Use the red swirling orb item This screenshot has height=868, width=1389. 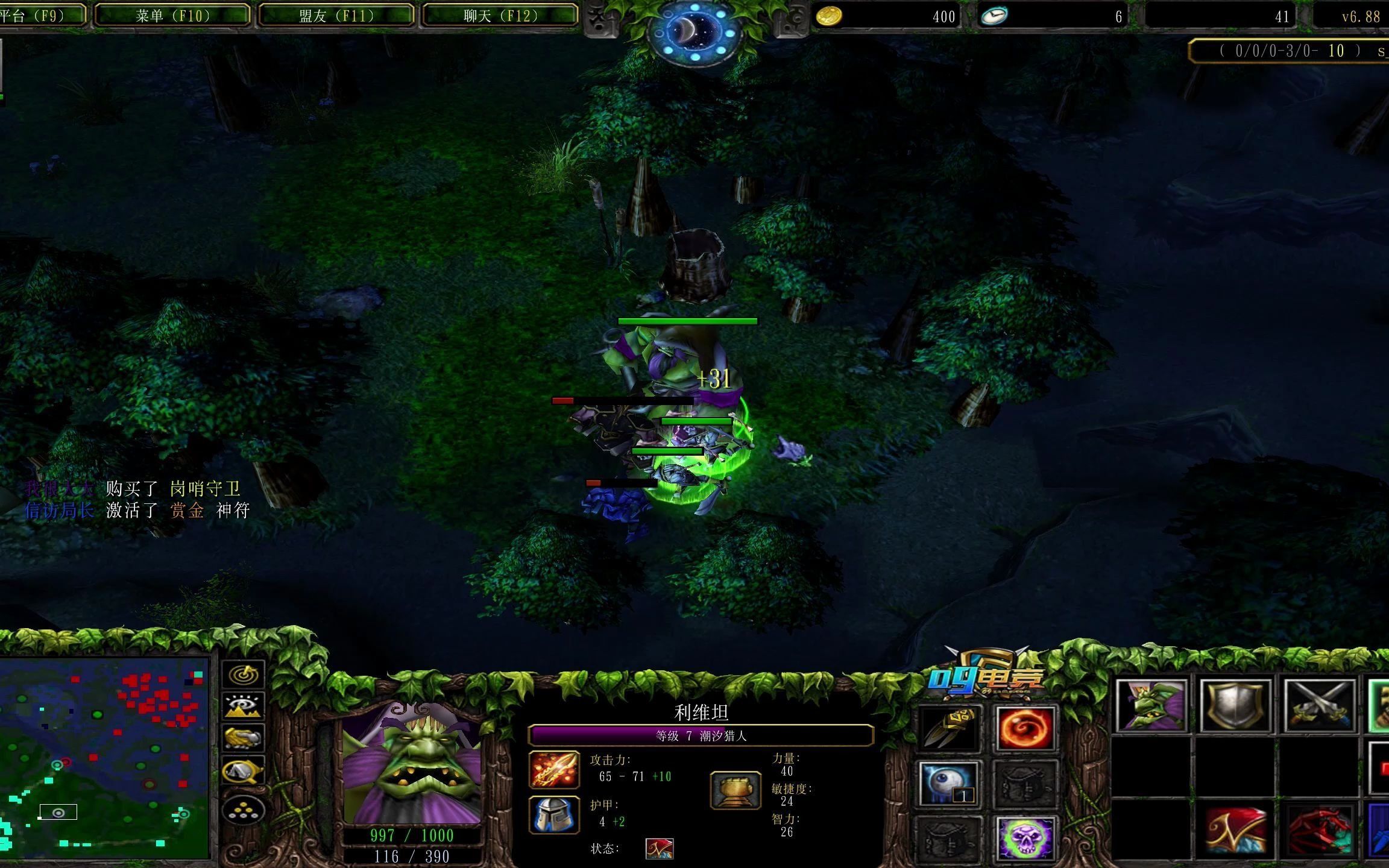click(1025, 729)
